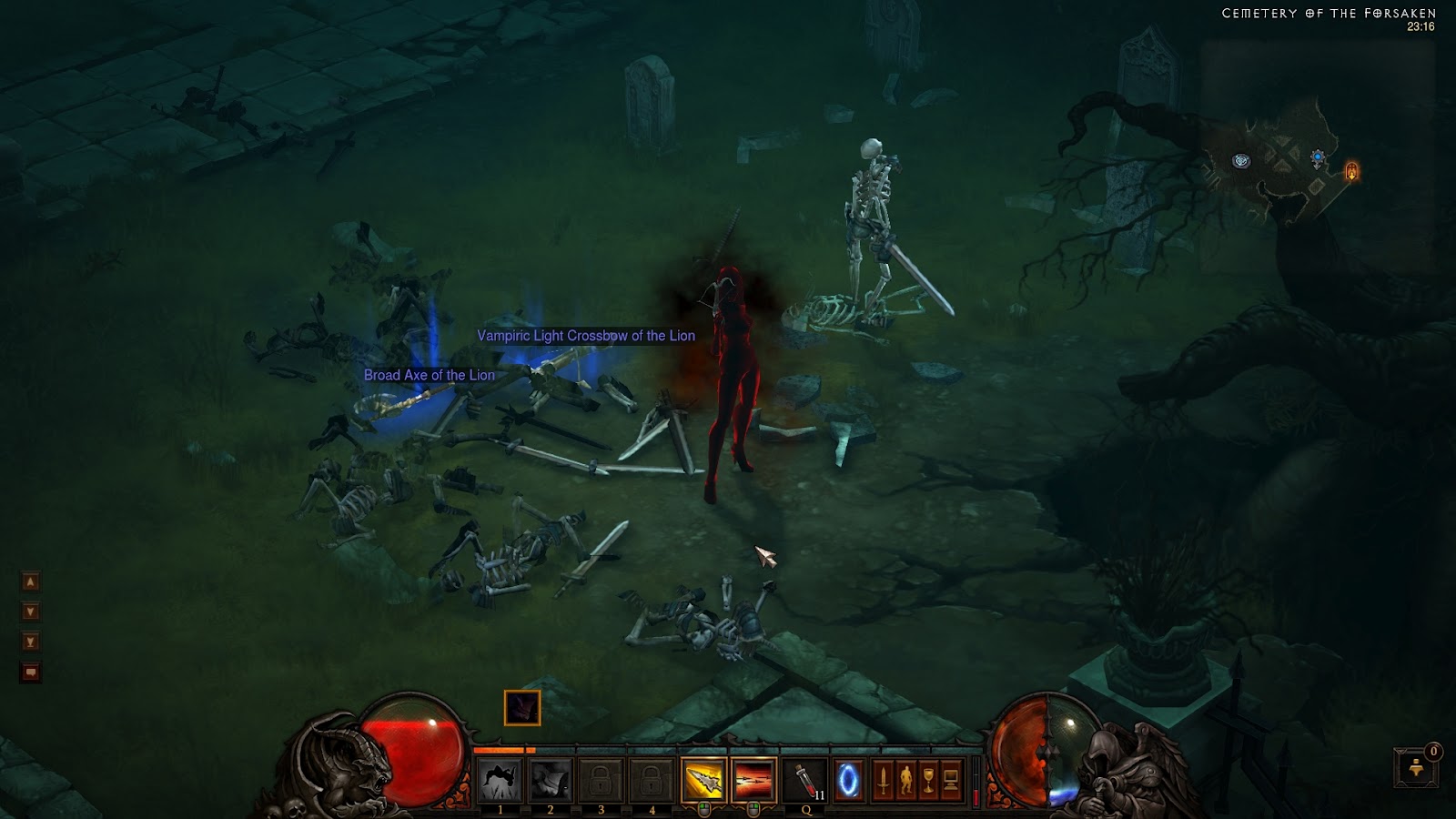
Task: Drink a health potion from slot Q
Action: coord(805,778)
